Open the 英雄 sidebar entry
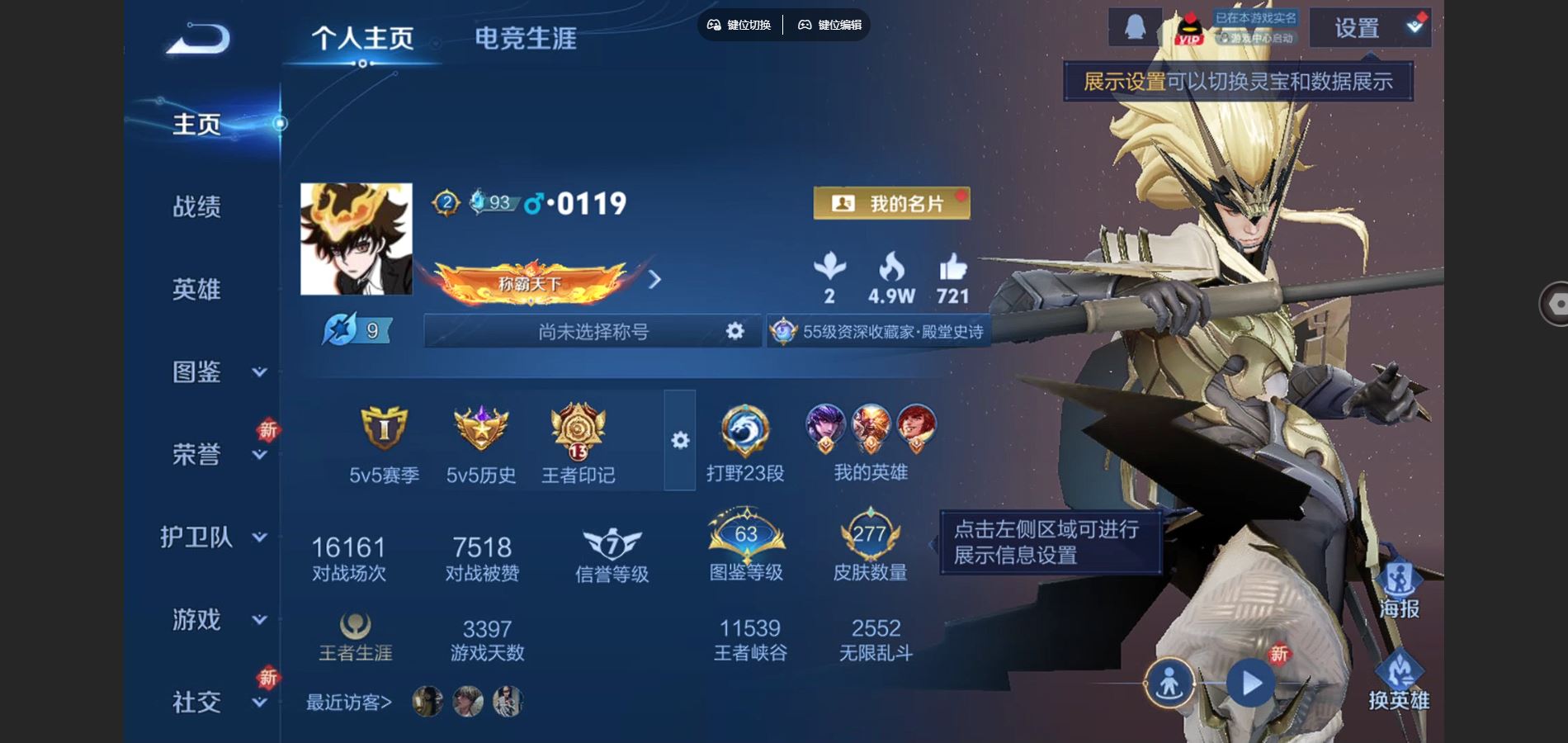This screenshot has width=1568, height=743. (196, 289)
